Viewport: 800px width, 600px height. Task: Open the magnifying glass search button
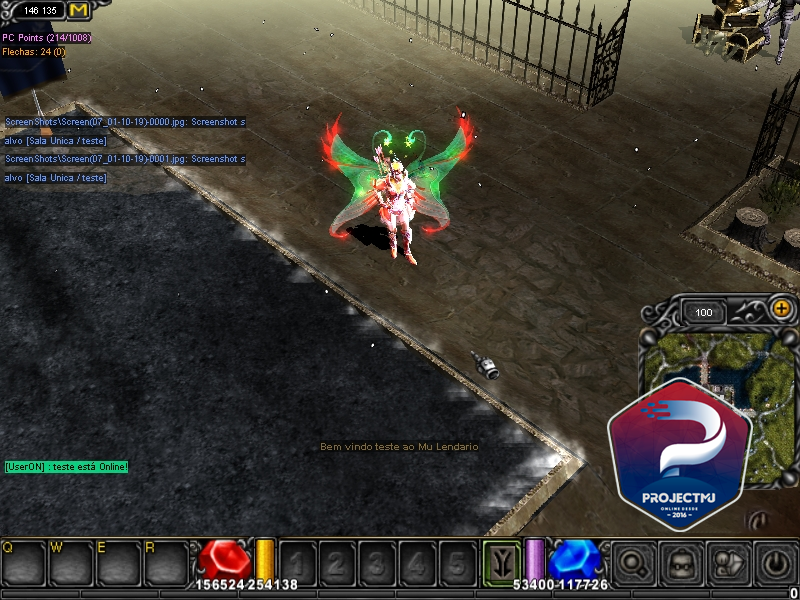click(633, 563)
